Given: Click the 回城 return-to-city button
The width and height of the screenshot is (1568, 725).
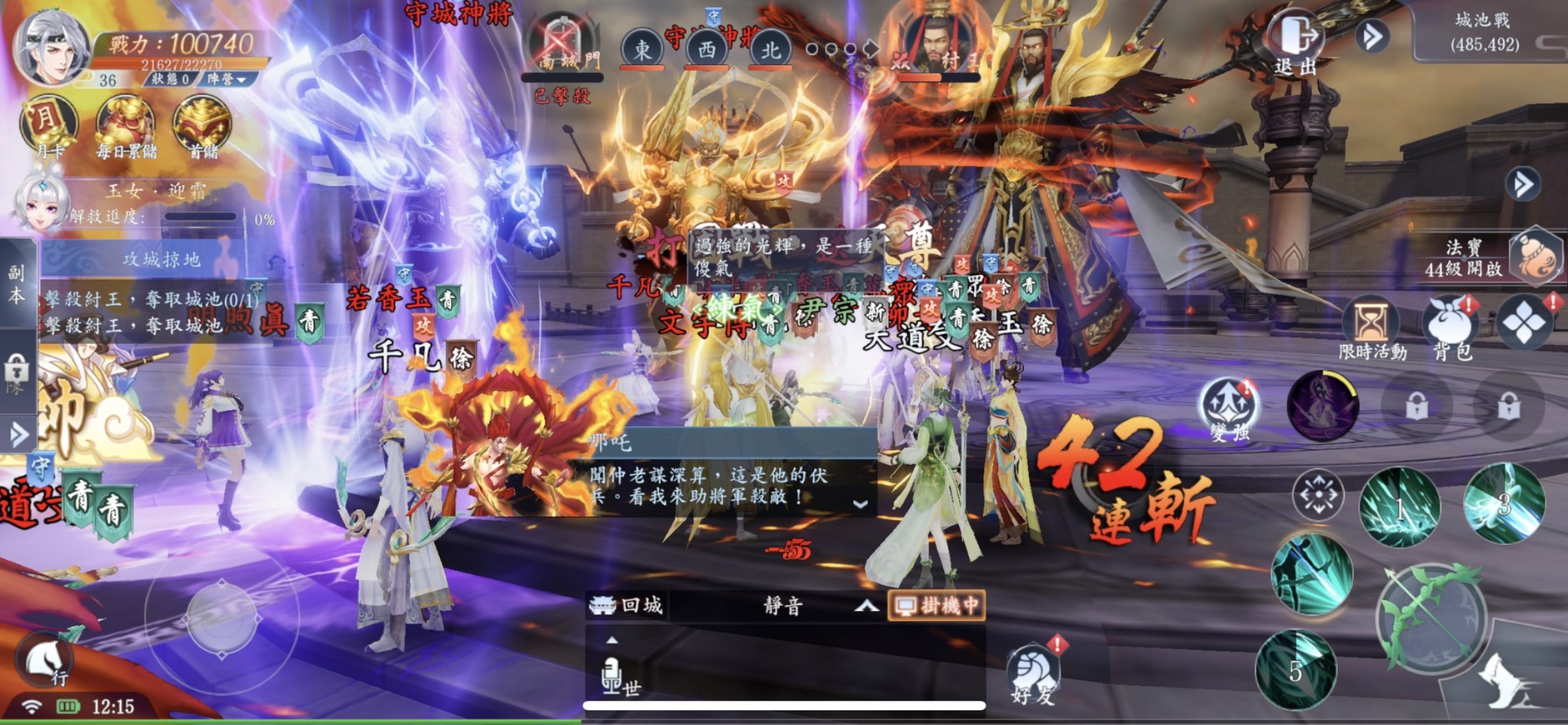Looking at the screenshot, I should (627, 605).
